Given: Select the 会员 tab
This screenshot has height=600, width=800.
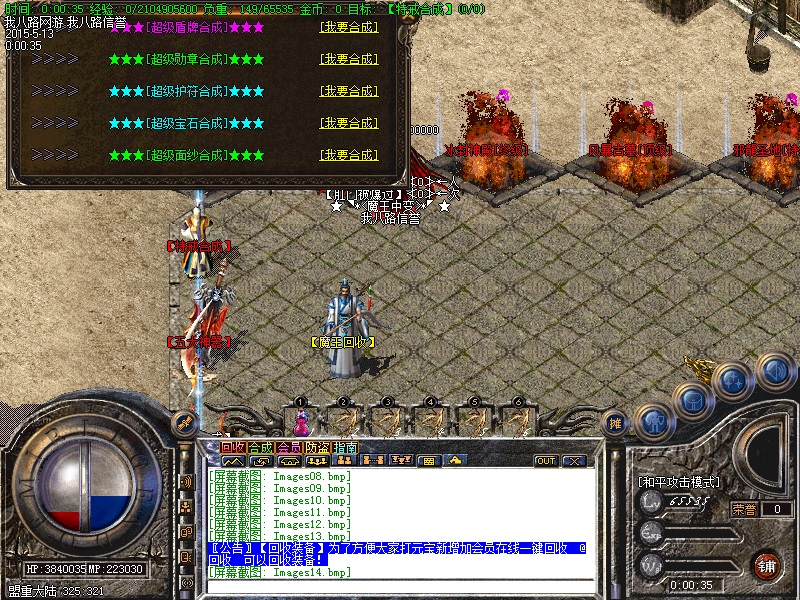Looking at the screenshot, I should point(289,447).
